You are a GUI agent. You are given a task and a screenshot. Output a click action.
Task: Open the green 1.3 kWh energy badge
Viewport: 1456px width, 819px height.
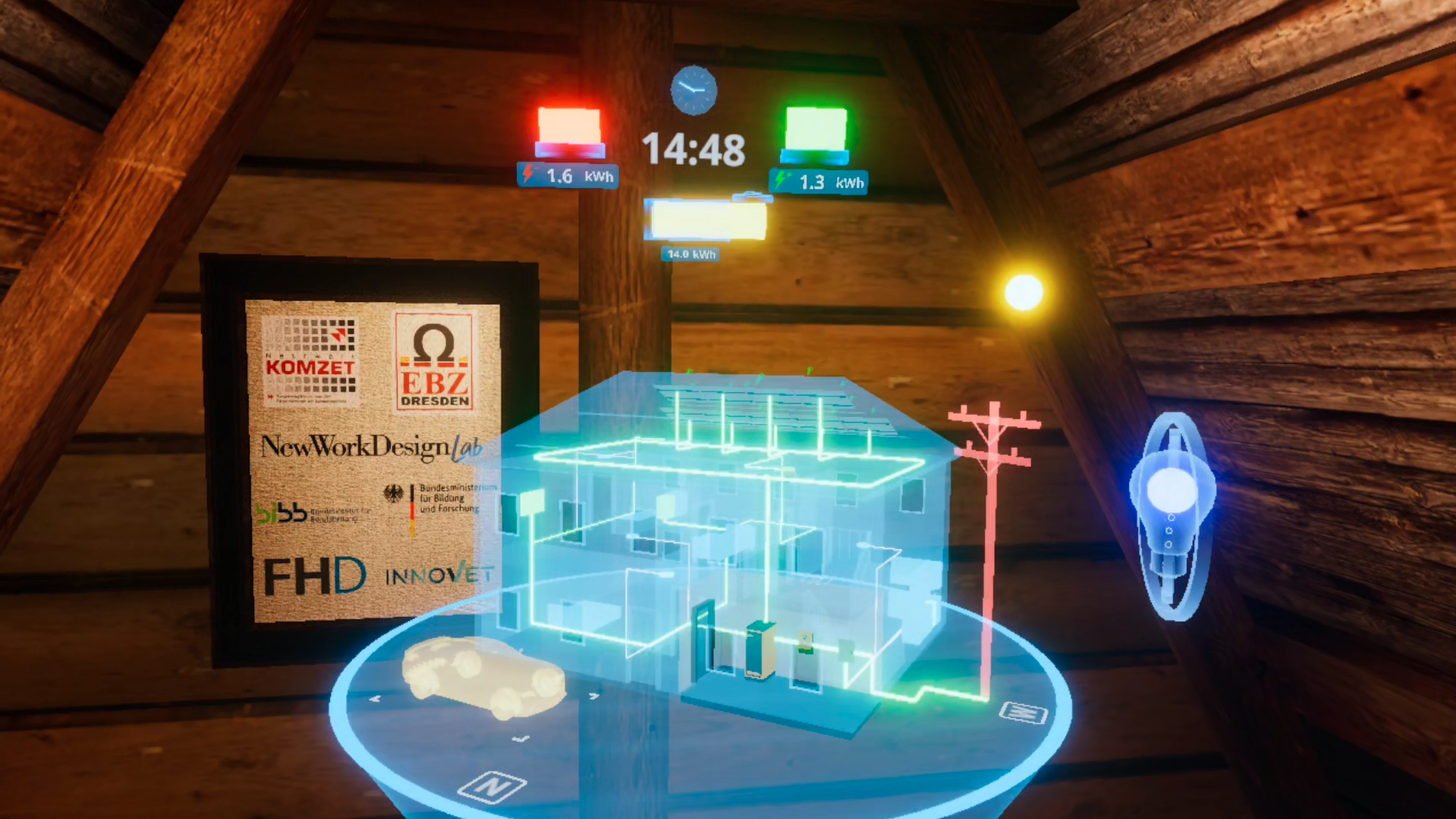817,182
